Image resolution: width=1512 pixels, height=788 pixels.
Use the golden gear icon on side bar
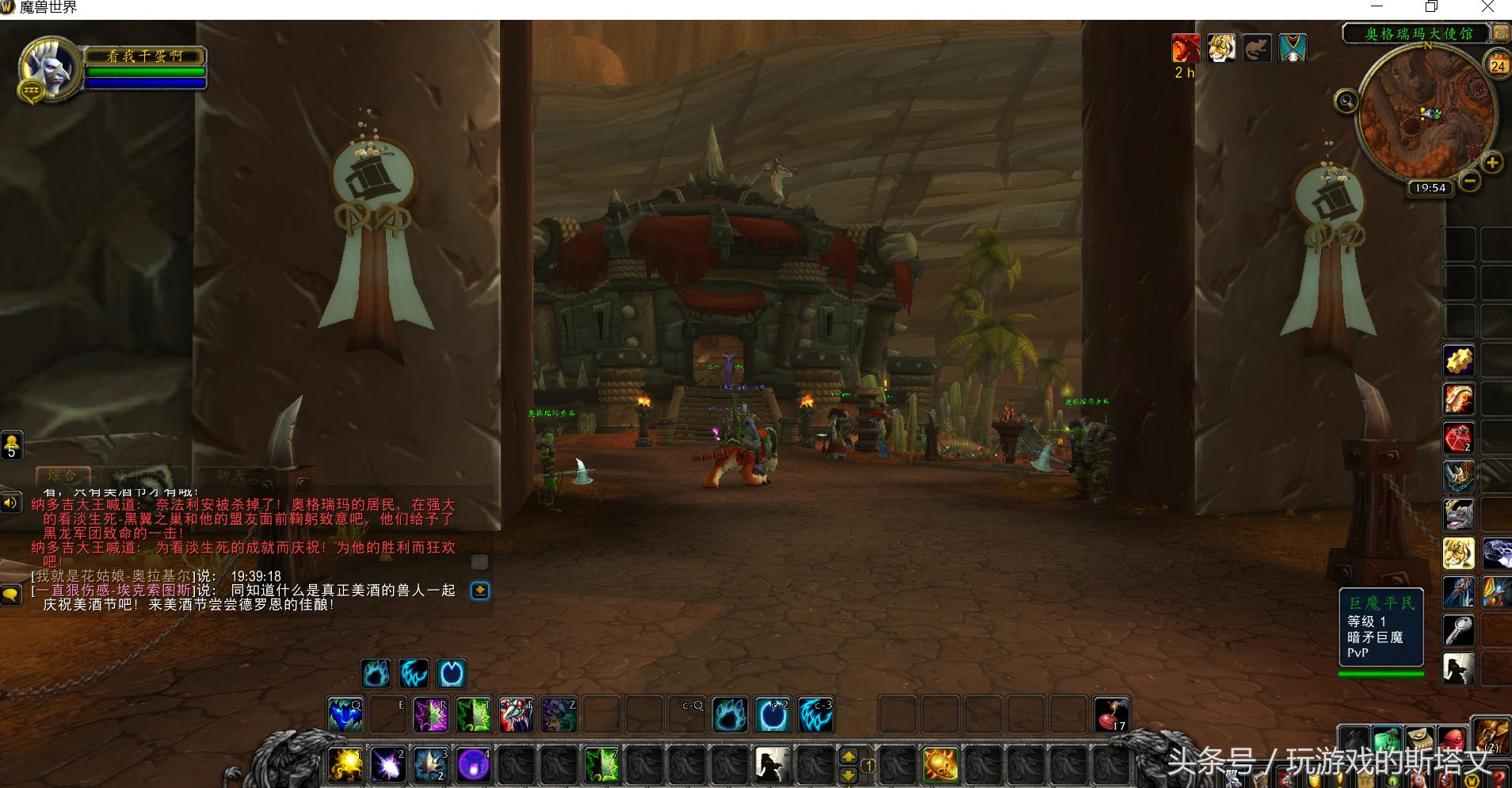click(1458, 361)
